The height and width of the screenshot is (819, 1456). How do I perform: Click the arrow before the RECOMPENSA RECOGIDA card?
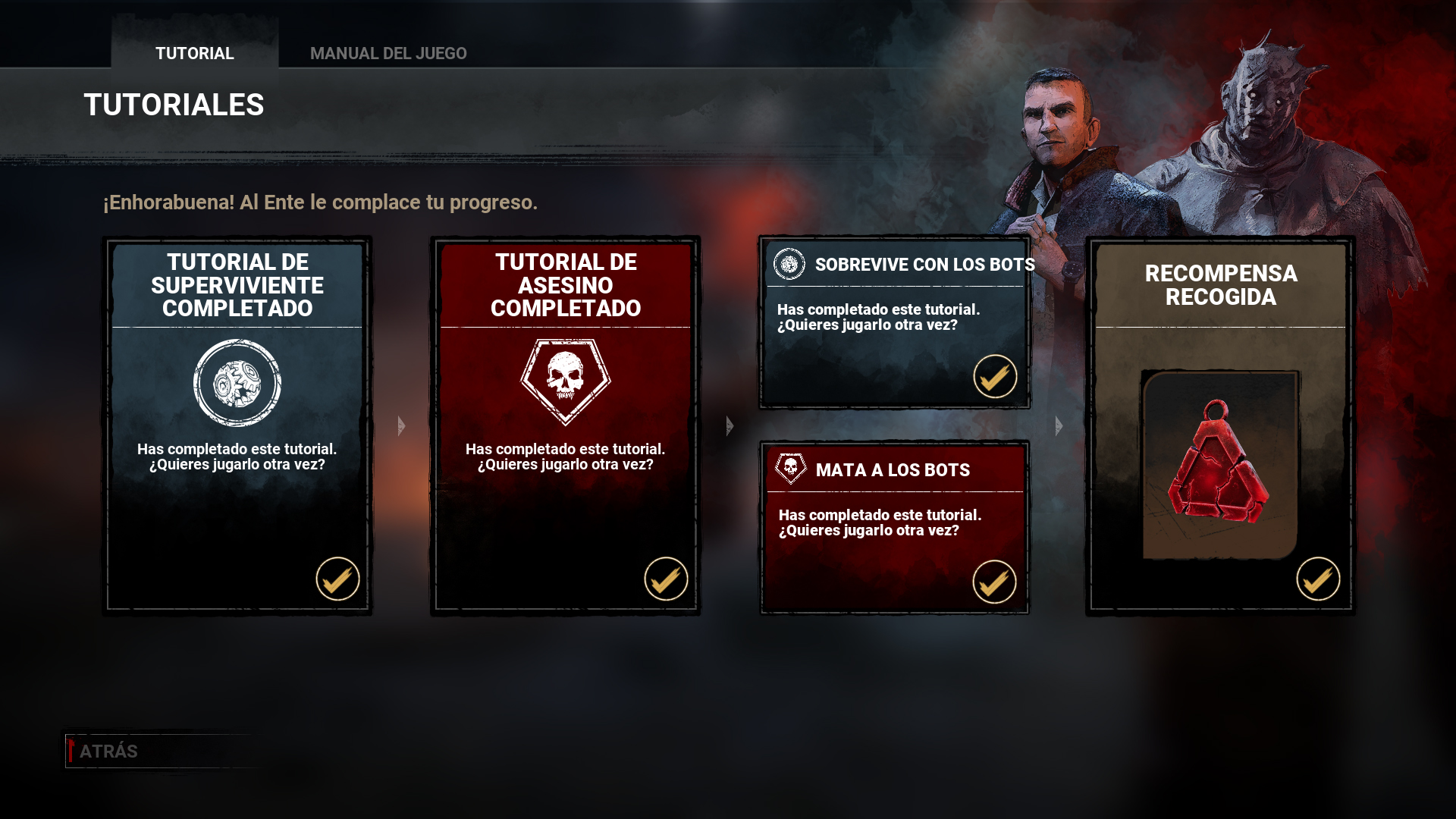point(1057,426)
